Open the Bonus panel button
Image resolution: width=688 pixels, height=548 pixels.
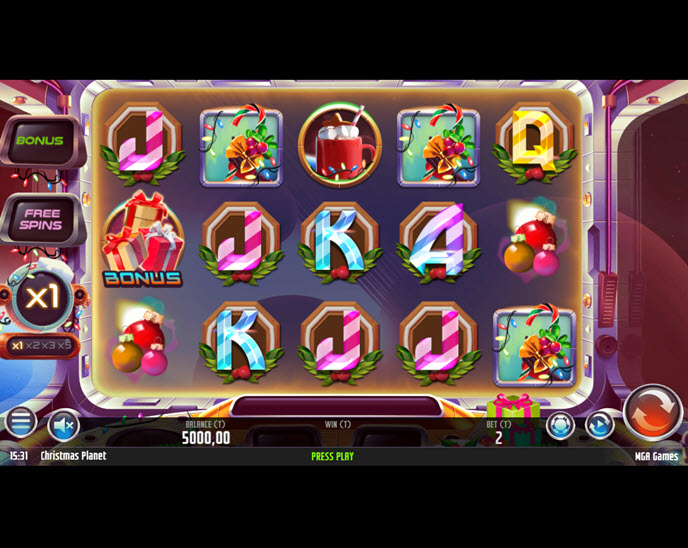40,141
